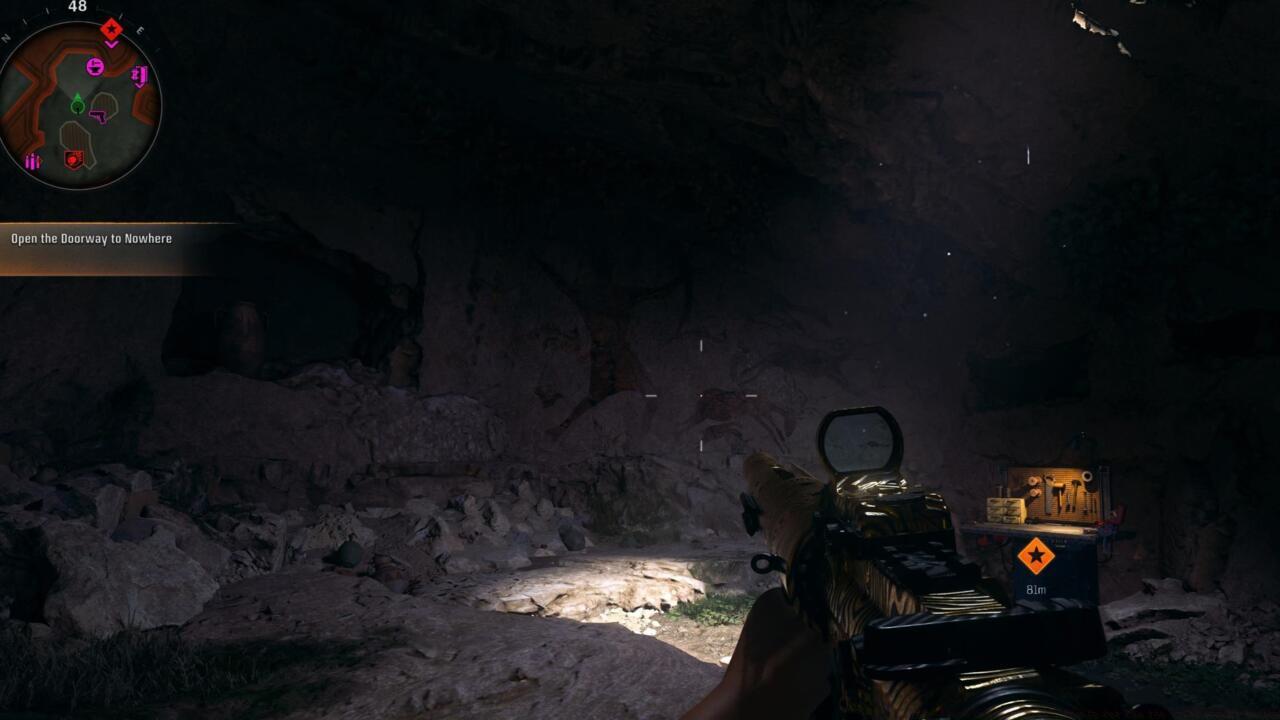Select the green player arrow on minimap
Image resolution: width=1280 pixels, height=720 pixels.
tap(78, 103)
